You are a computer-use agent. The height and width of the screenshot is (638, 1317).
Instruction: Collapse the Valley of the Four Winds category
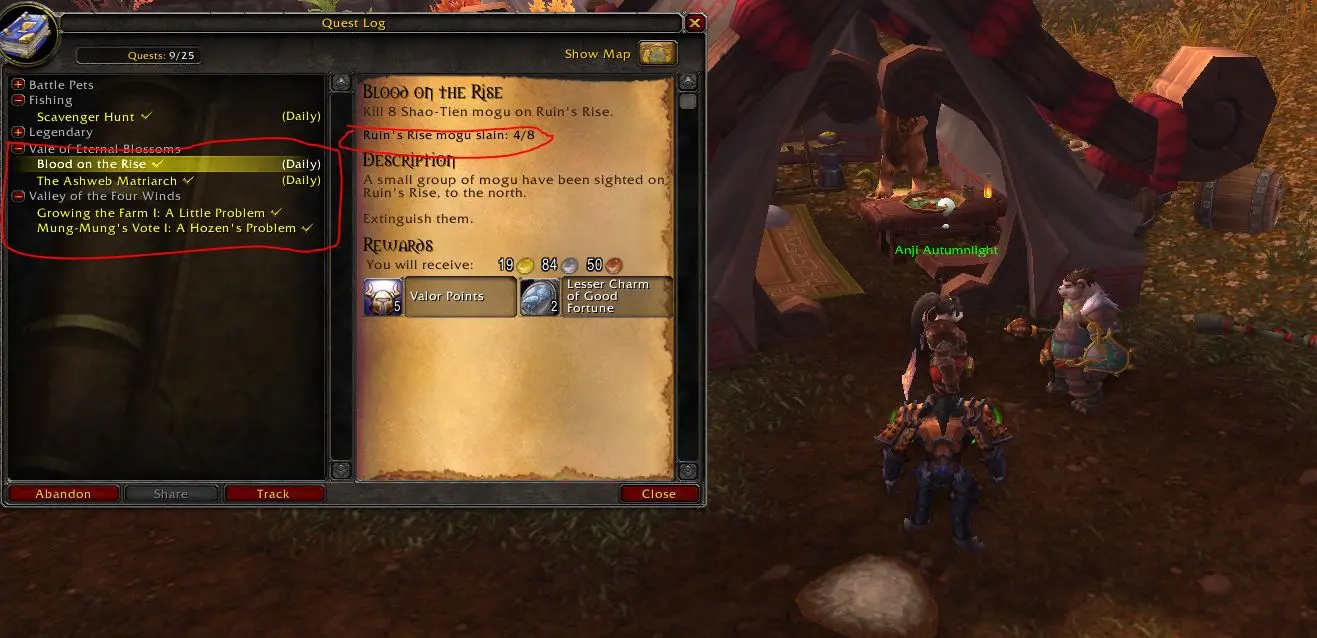(x=18, y=196)
